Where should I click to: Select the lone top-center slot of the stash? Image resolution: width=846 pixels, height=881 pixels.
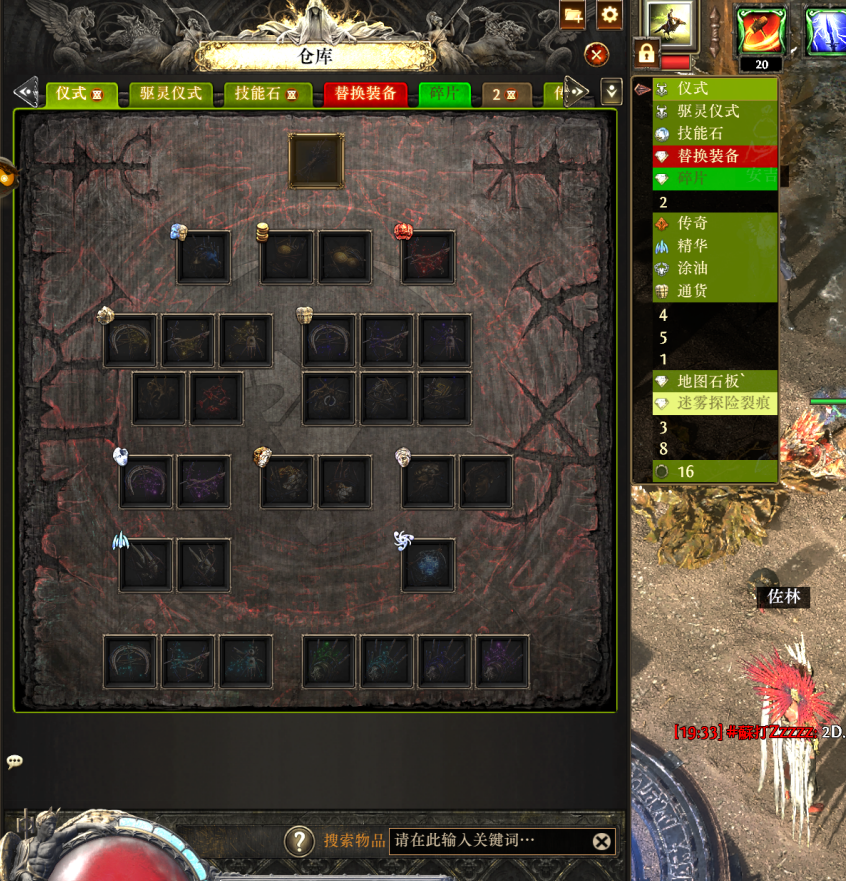[x=317, y=161]
